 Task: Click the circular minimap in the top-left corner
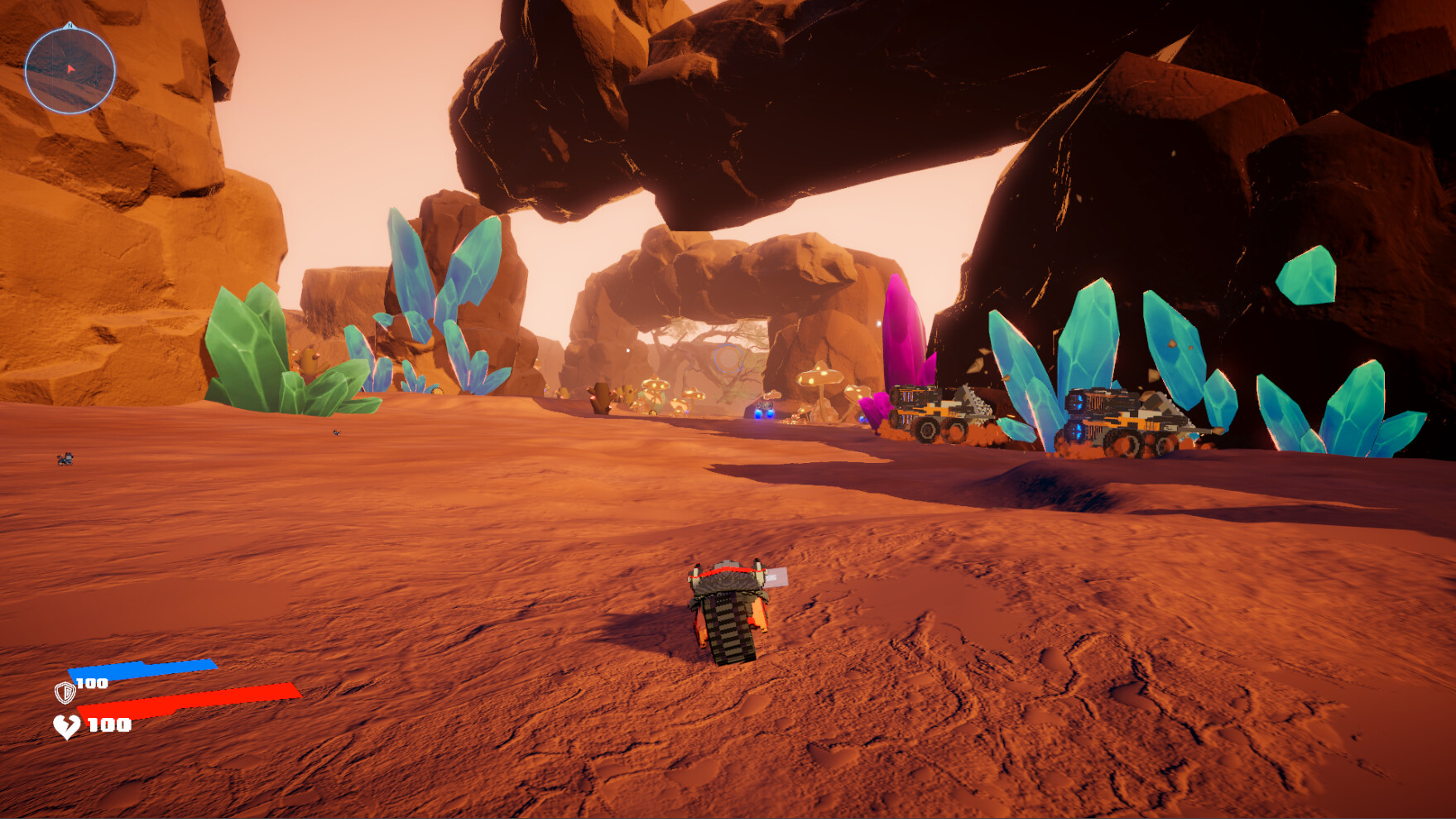coord(70,70)
